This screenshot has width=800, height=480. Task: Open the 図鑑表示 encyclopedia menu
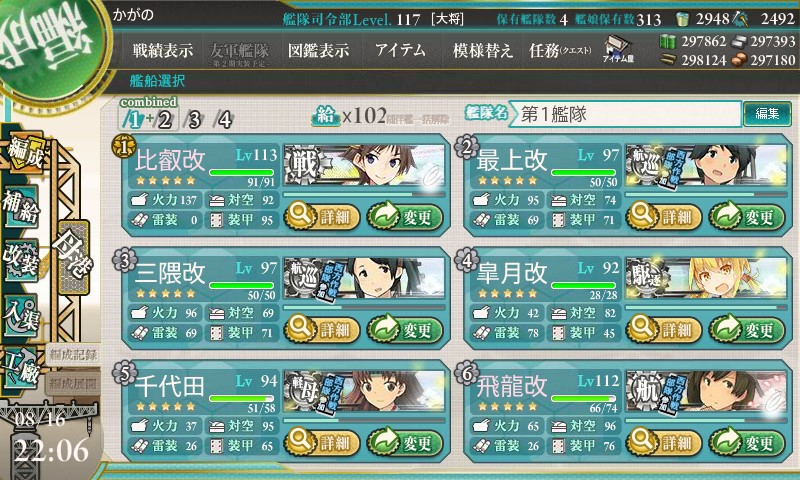(318, 51)
